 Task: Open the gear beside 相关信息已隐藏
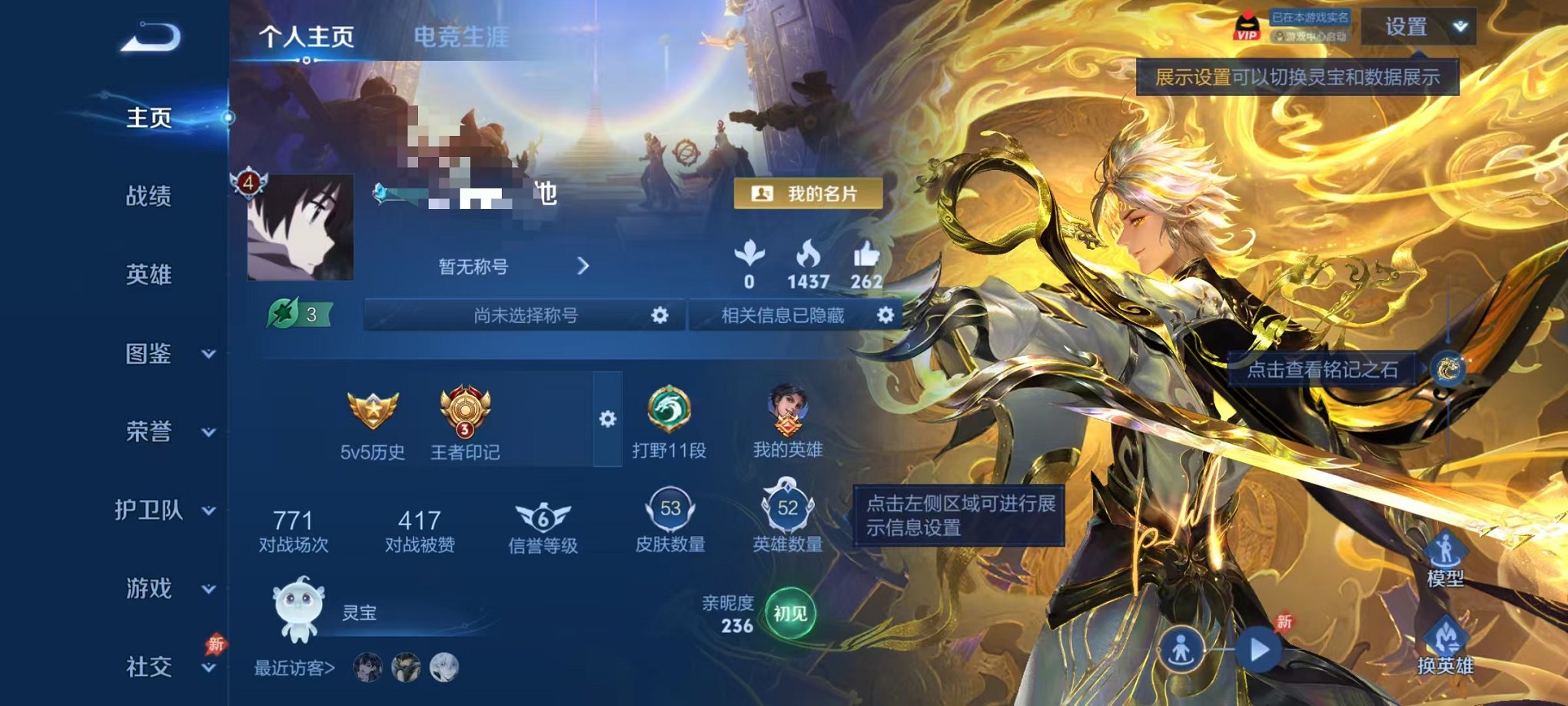[883, 315]
